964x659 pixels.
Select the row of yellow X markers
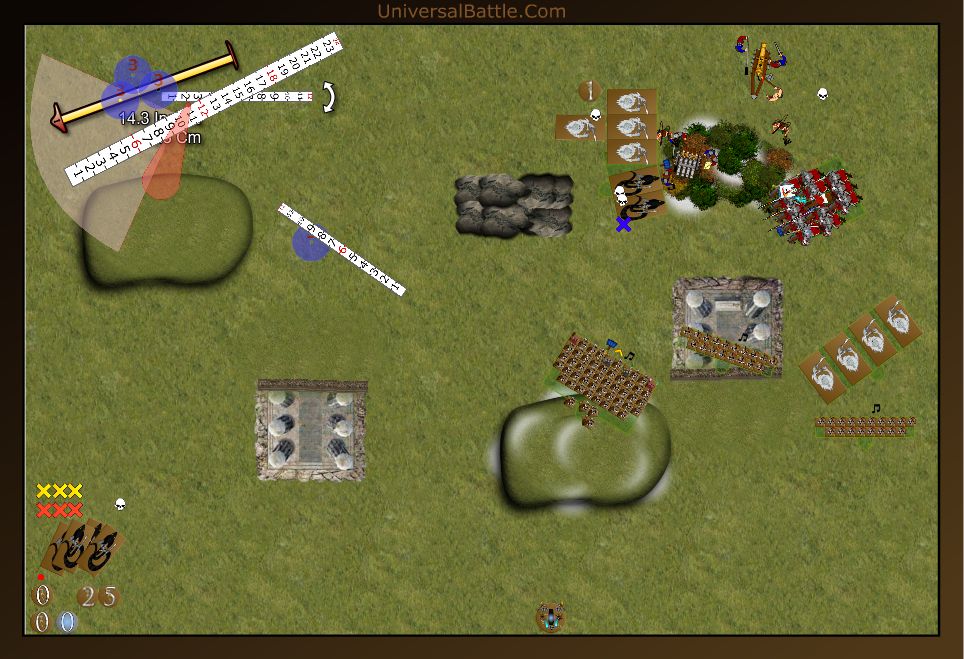point(59,491)
